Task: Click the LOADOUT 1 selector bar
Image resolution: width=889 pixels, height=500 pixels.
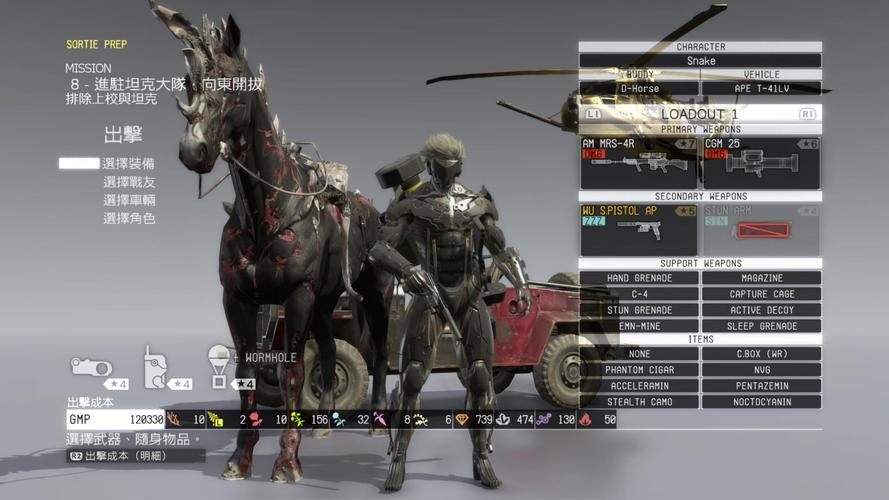Action: pyautogui.click(x=700, y=114)
